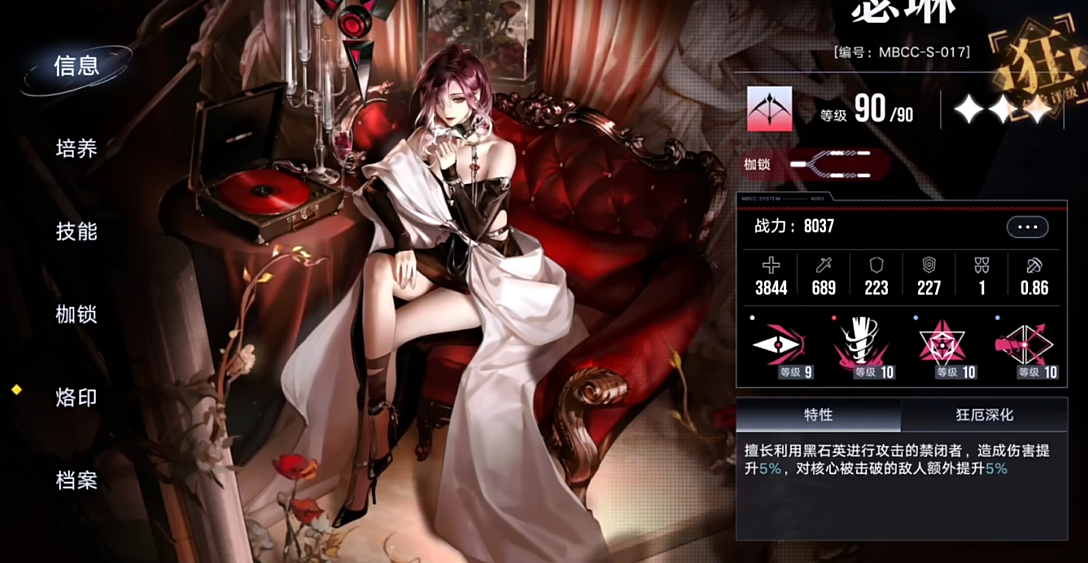This screenshot has height=563, width=1088.
Task: Tap the bow class icon beside level
Action: (x=769, y=109)
